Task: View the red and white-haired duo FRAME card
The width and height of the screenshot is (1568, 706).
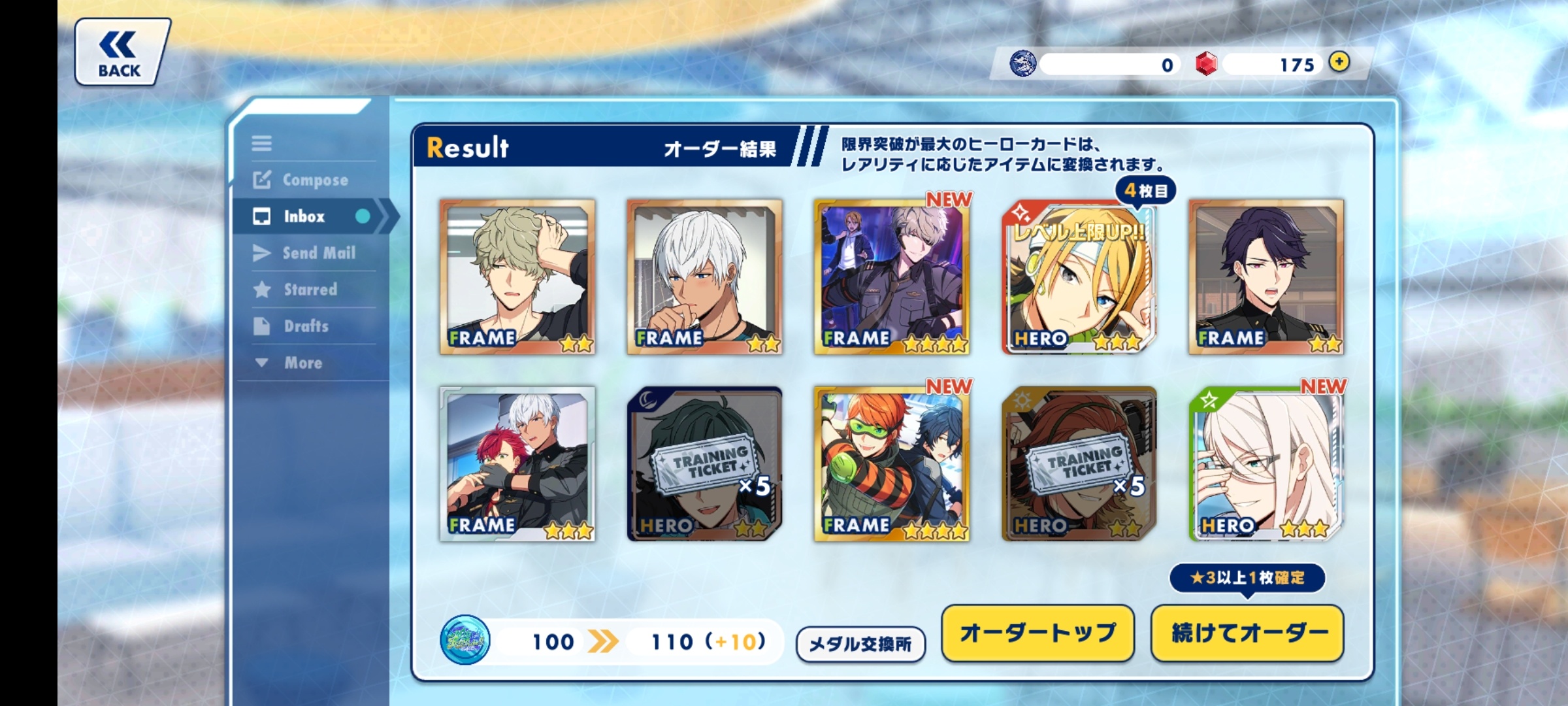Action: tap(517, 464)
